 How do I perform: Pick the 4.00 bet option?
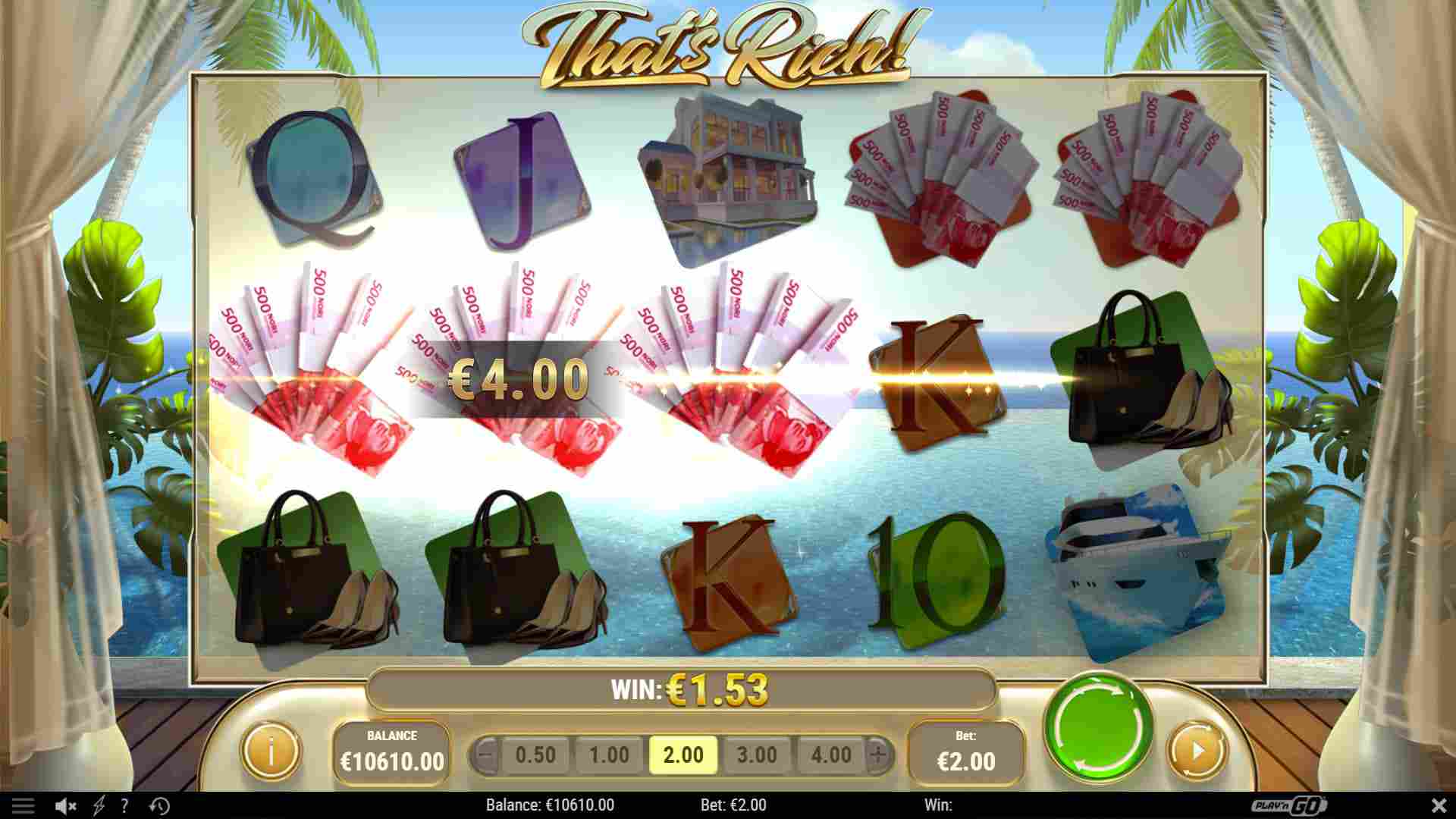click(x=830, y=755)
